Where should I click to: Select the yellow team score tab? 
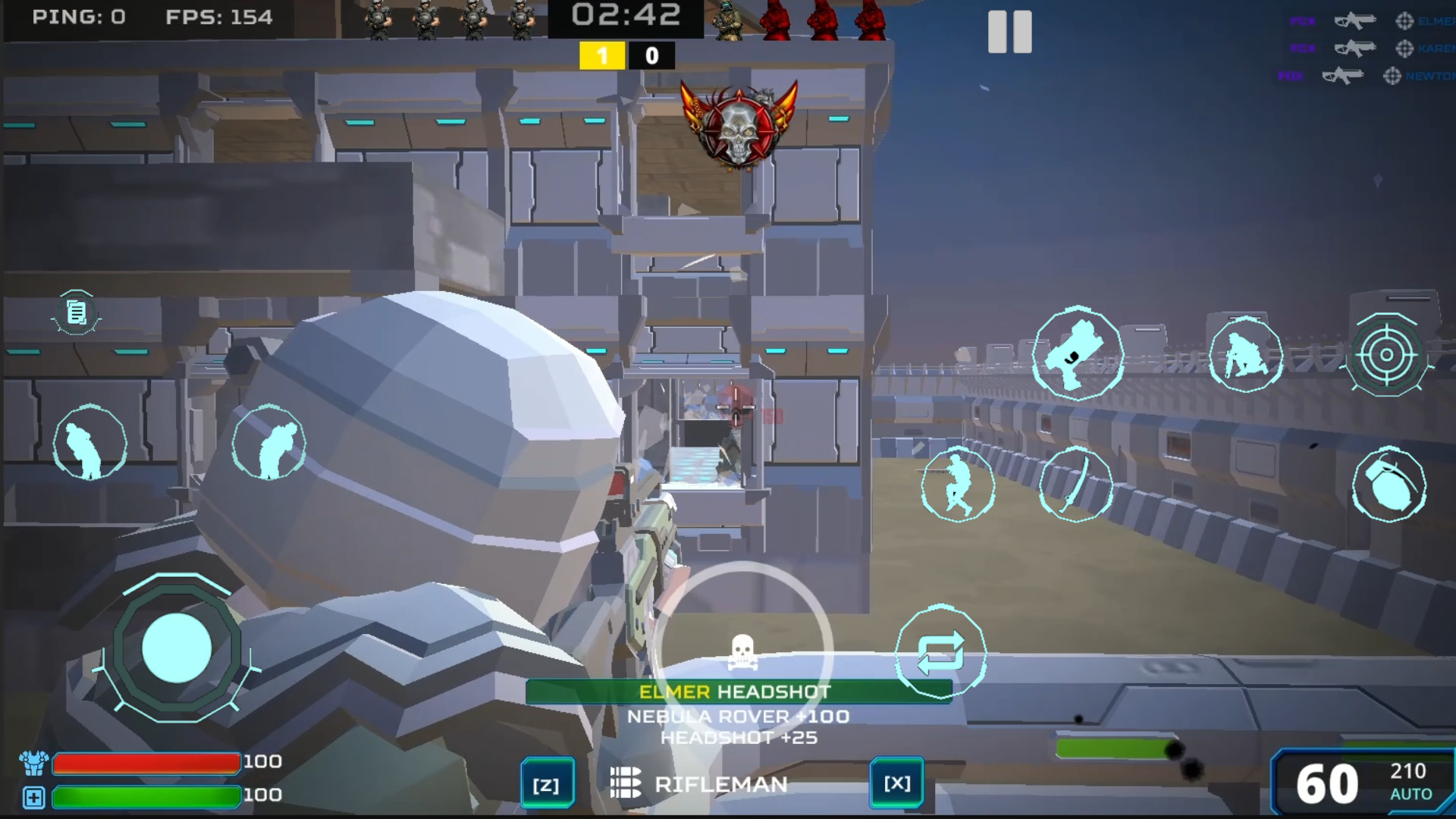coord(602,55)
